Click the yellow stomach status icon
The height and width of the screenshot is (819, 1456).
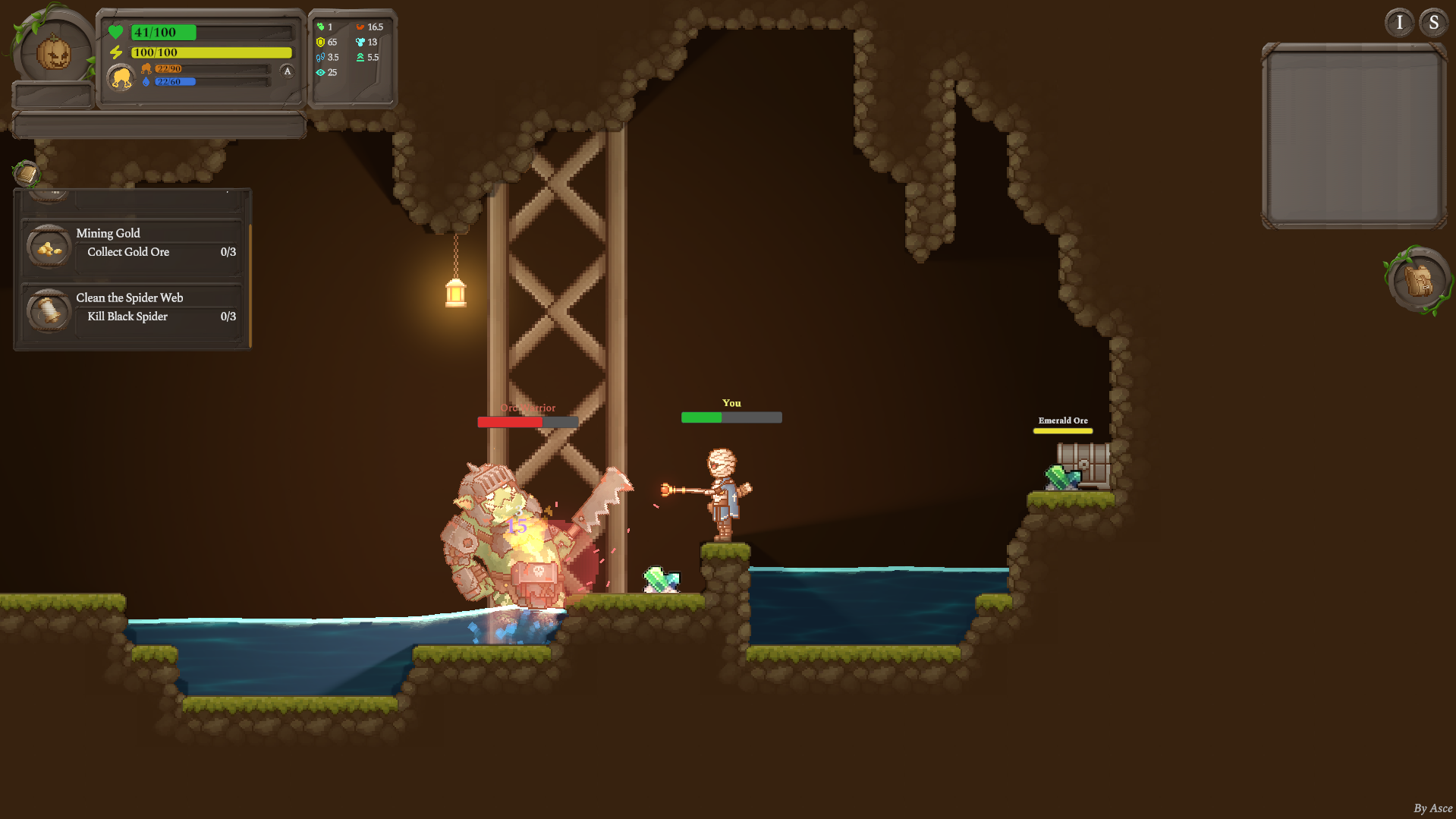(x=121, y=77)
